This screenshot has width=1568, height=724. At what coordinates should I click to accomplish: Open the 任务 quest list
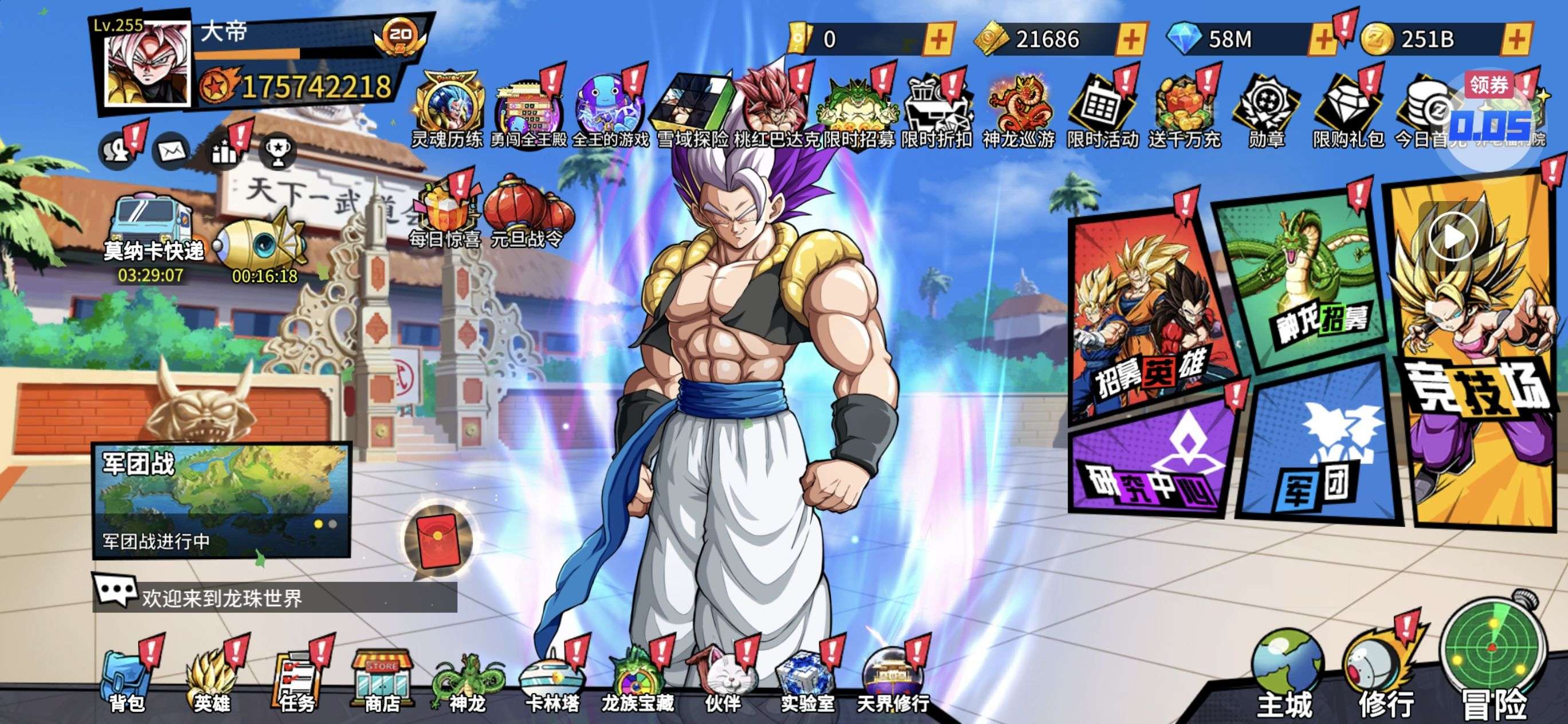(x=297, y=682)
